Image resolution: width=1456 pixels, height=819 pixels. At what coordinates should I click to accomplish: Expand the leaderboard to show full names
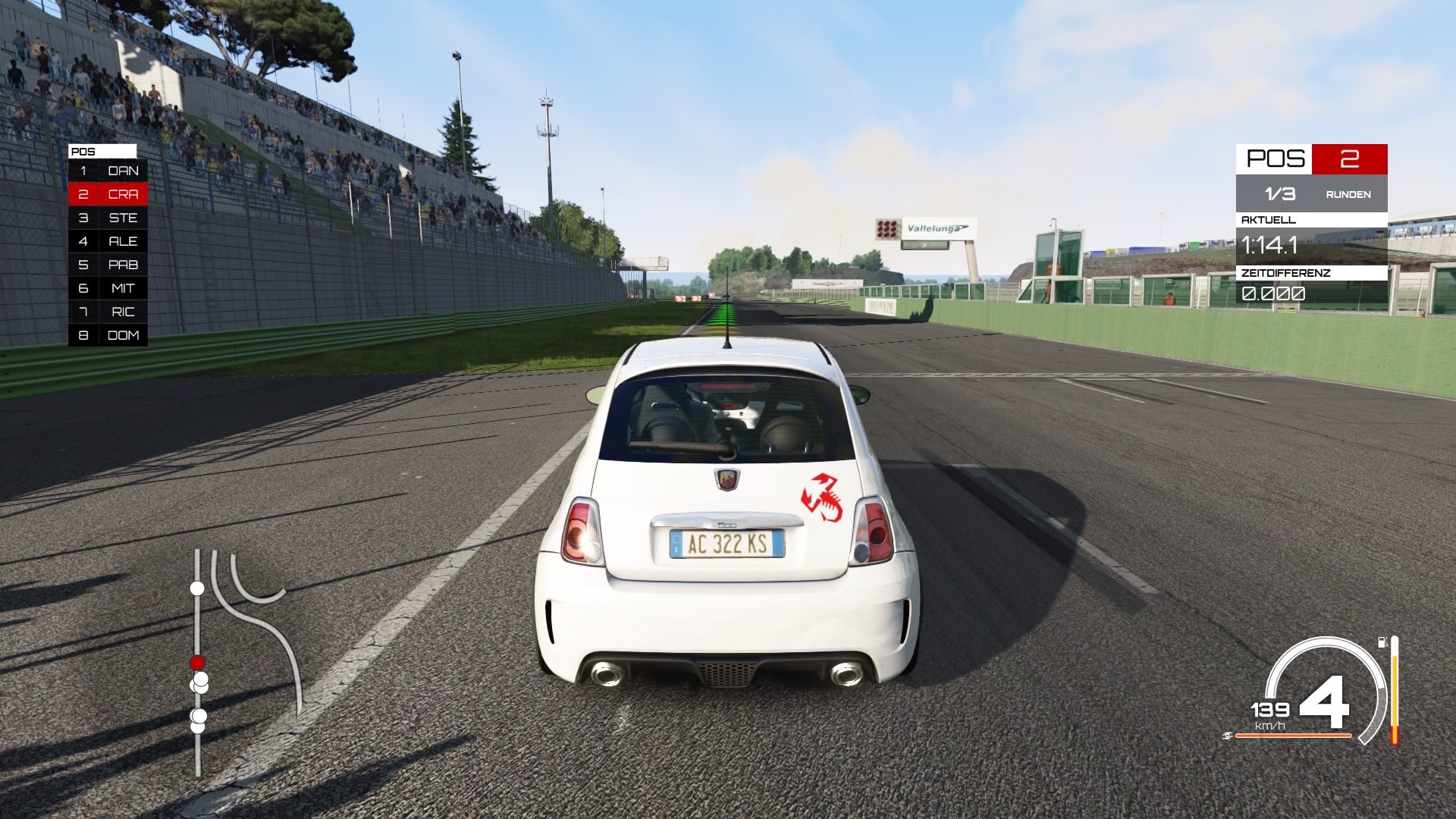(x=108, y=241)
